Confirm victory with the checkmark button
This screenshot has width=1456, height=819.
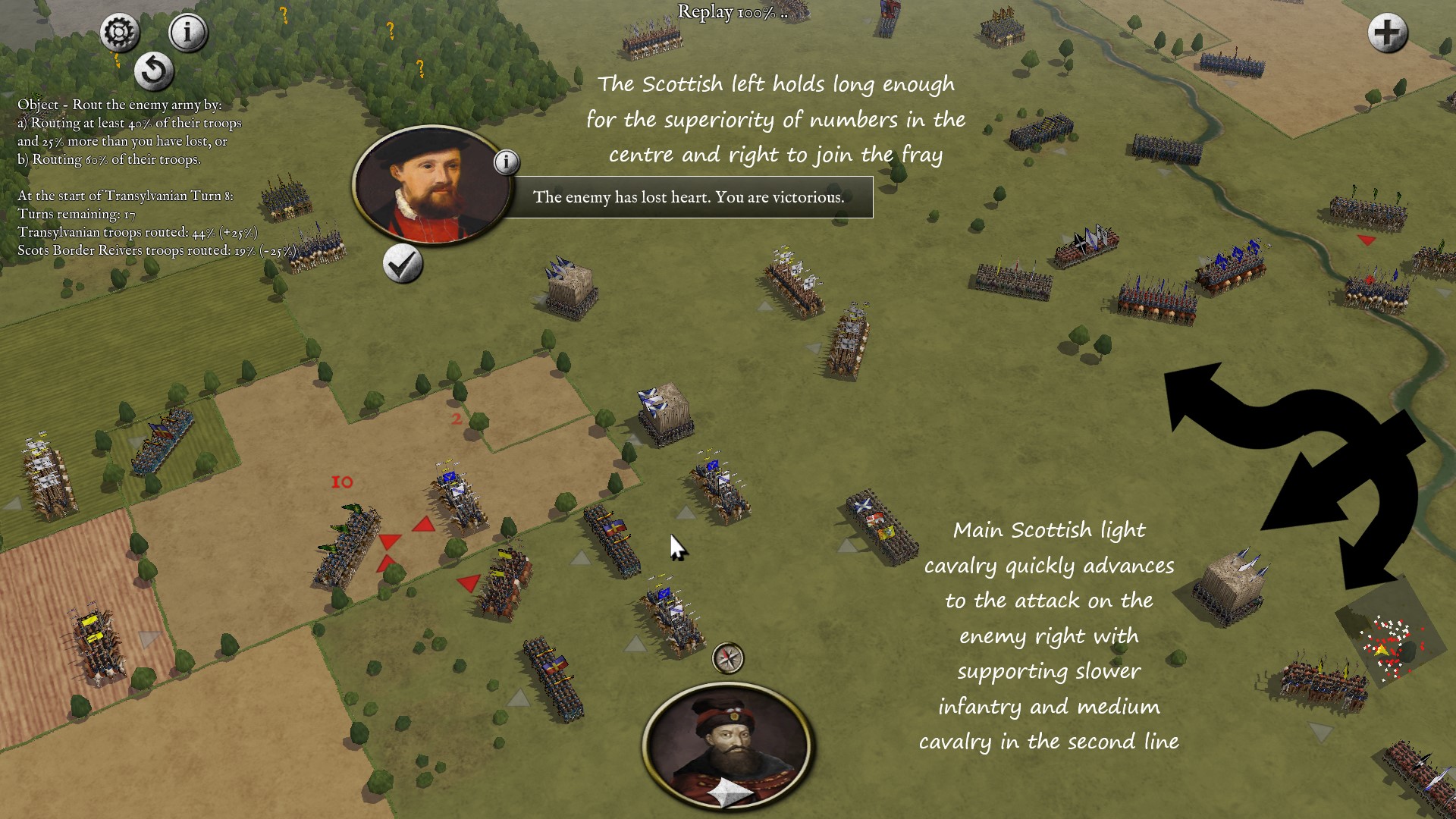pyautogui.click(x=402, y=264)
